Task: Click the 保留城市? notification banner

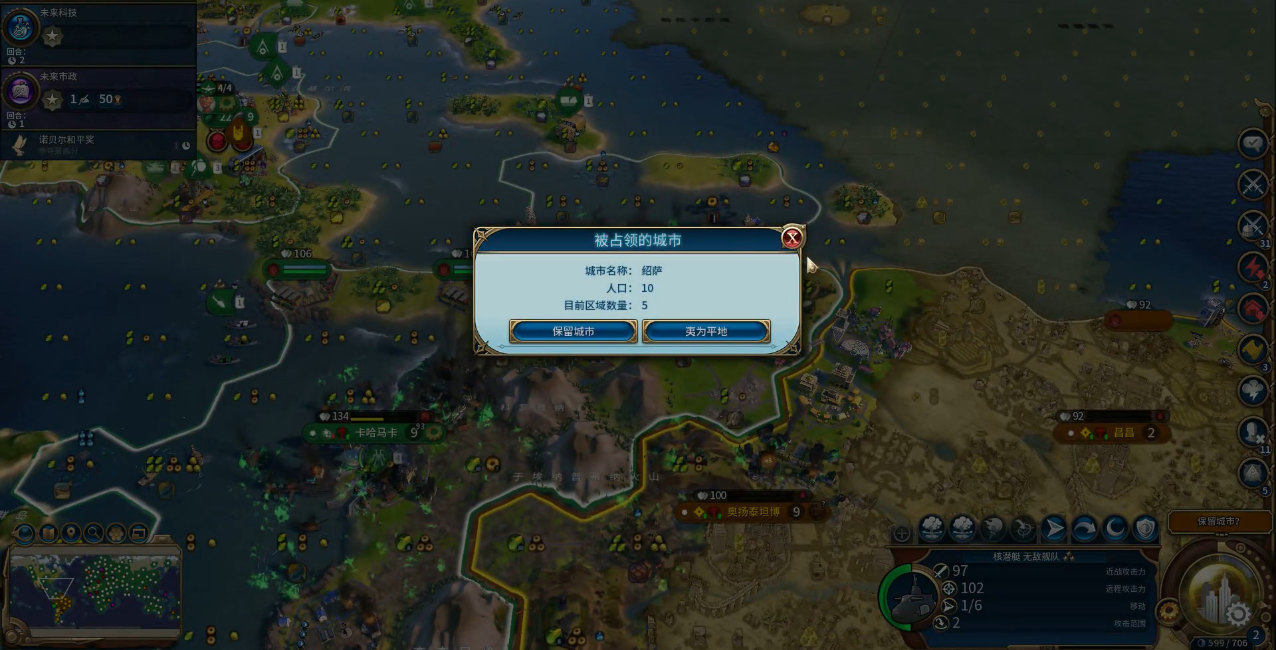Action: pyautogui.click(x=1218, y=521)
